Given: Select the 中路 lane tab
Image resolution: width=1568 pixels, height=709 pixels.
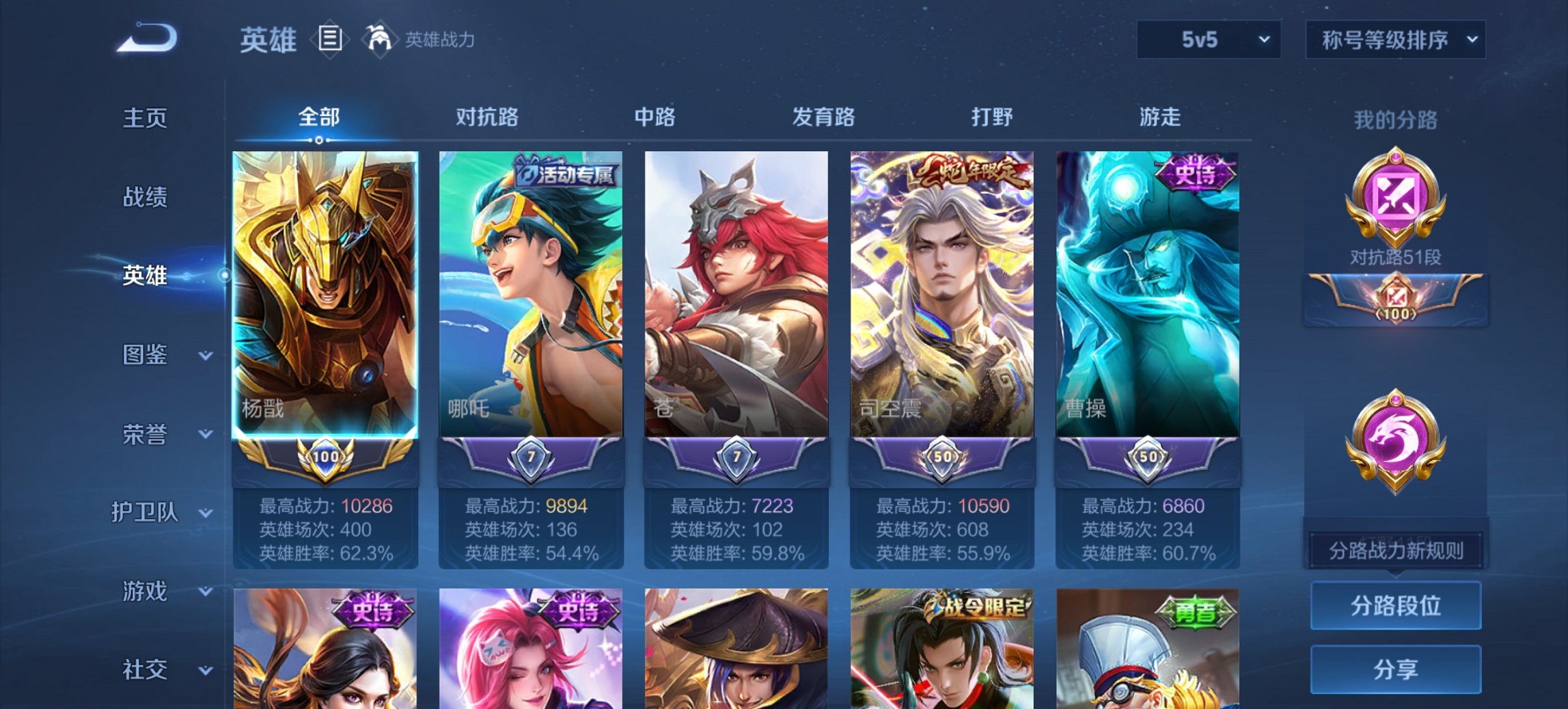Looking at the screenshot, I should [655, 118].
